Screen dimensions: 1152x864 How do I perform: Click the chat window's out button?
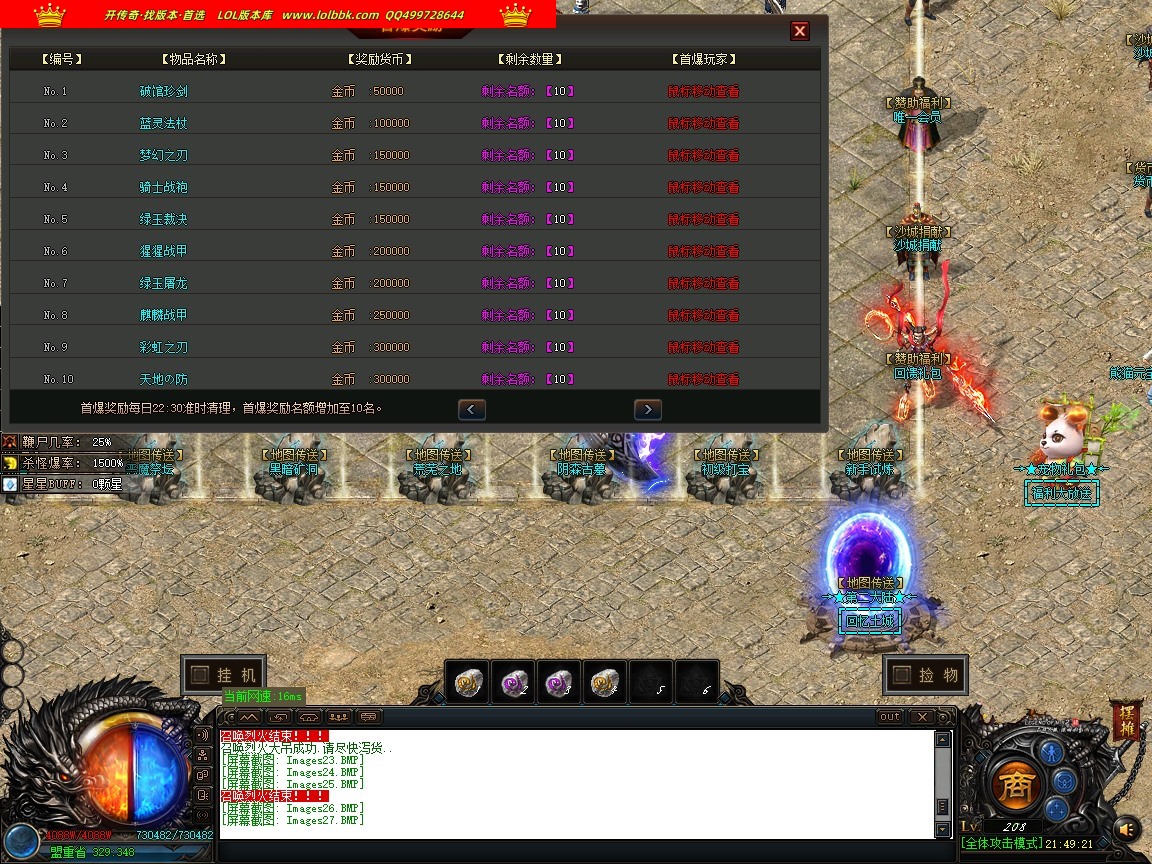point(889,717)
